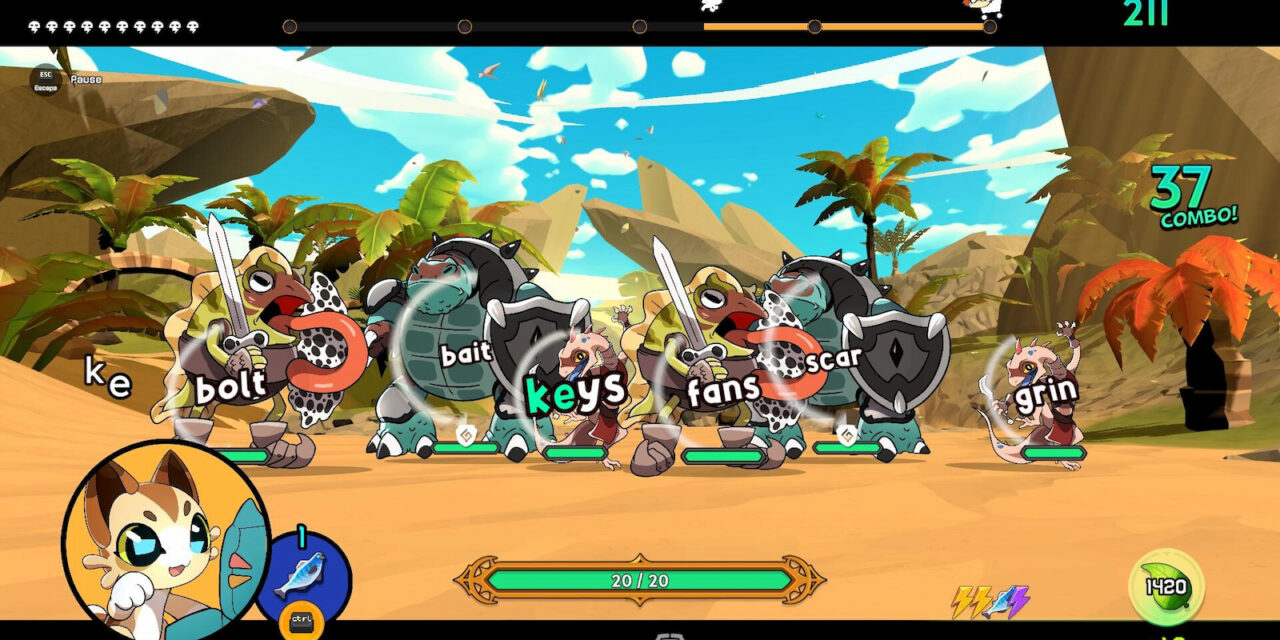Activate the blue fish ability in the circle

pyautogui.click(x=301, y=575)
